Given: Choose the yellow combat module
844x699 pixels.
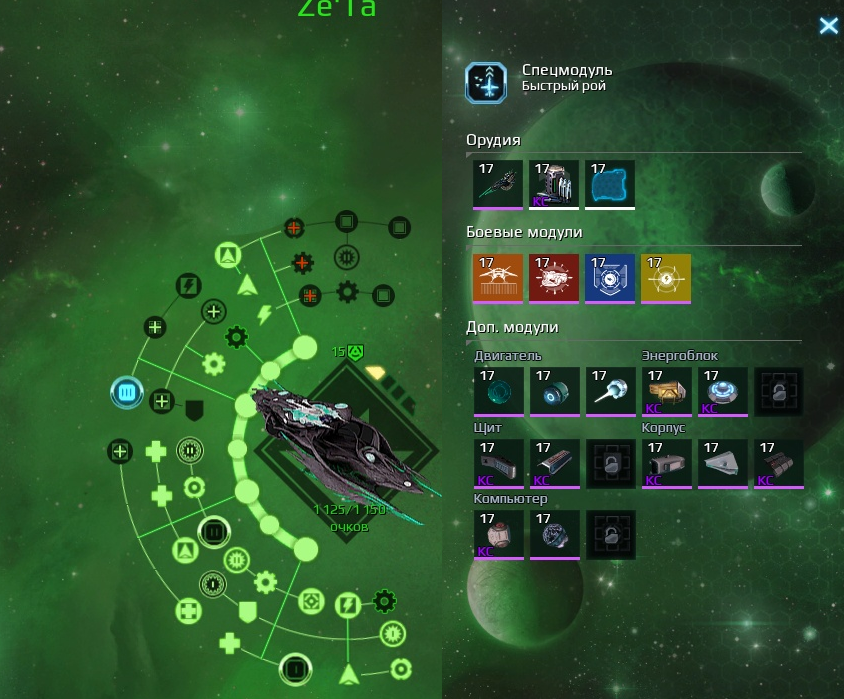Looking at the screenshot, I should tap(666, 278).
